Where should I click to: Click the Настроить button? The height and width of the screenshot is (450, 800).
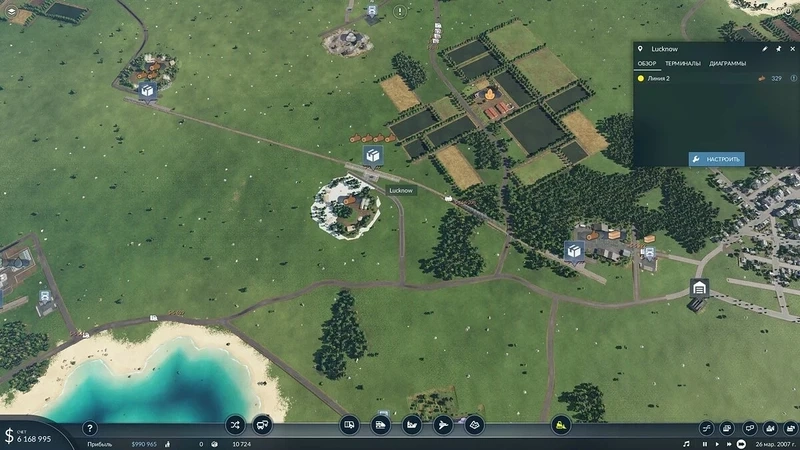tap(716, 159)
